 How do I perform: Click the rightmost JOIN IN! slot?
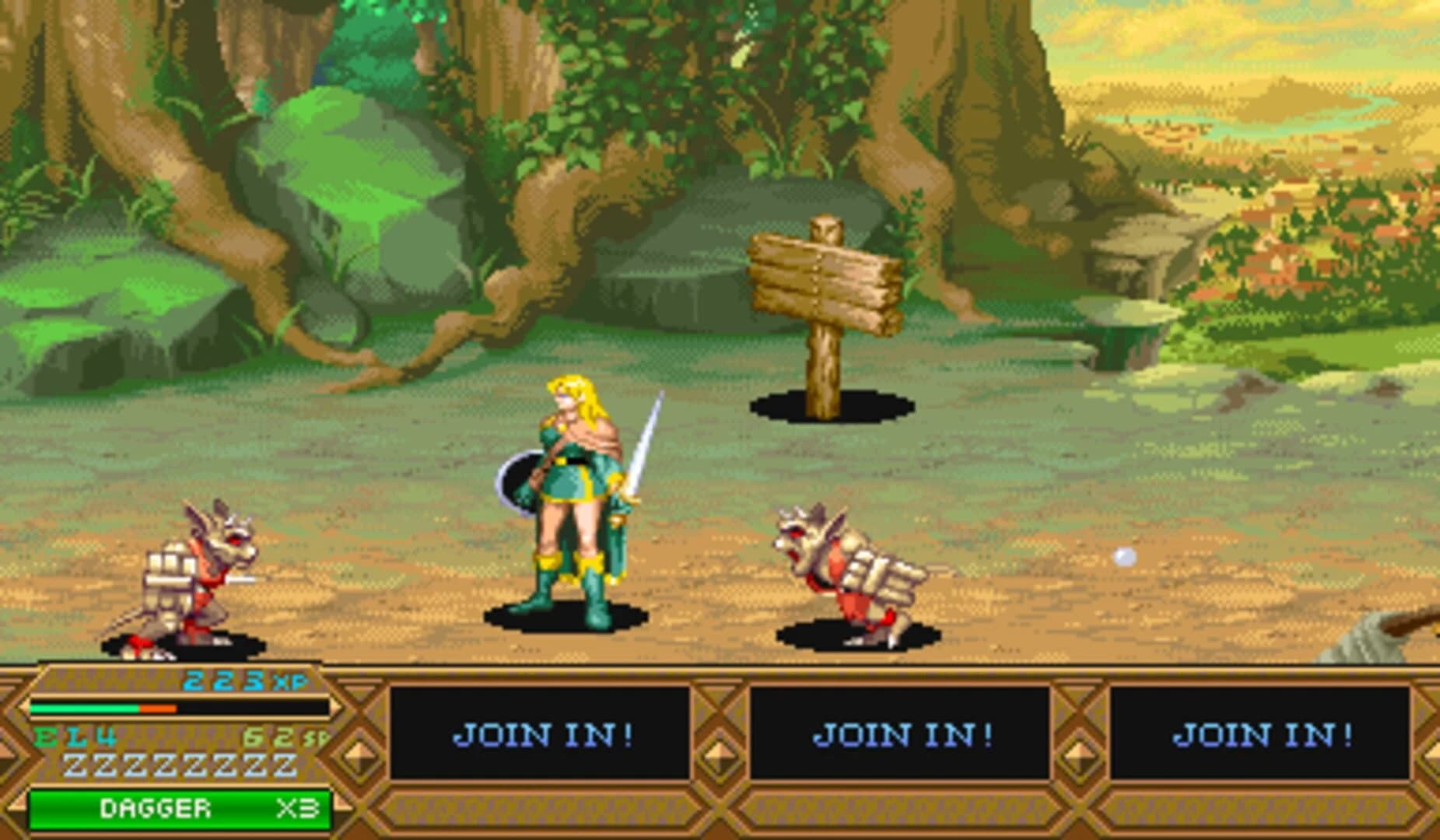click(1259, 735)
